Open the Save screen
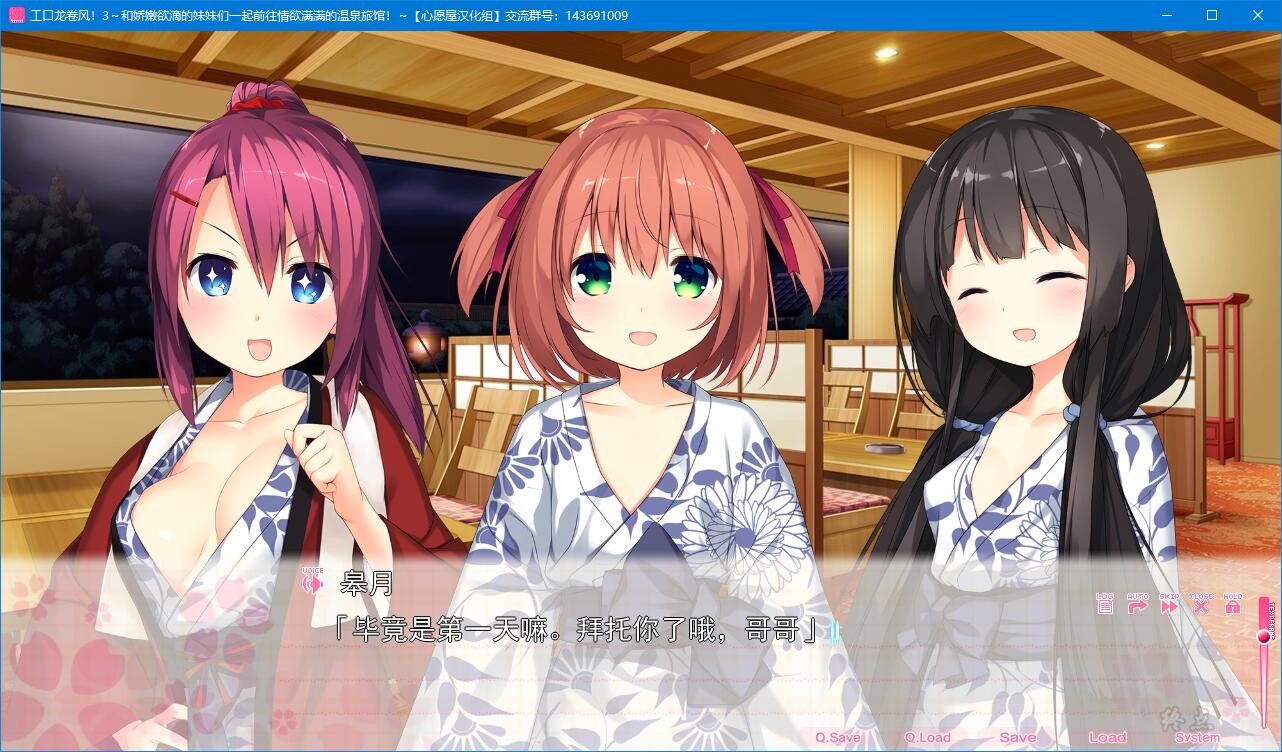The width and height of the screenshot is (1282, 752). click(x=1018, y=737)
